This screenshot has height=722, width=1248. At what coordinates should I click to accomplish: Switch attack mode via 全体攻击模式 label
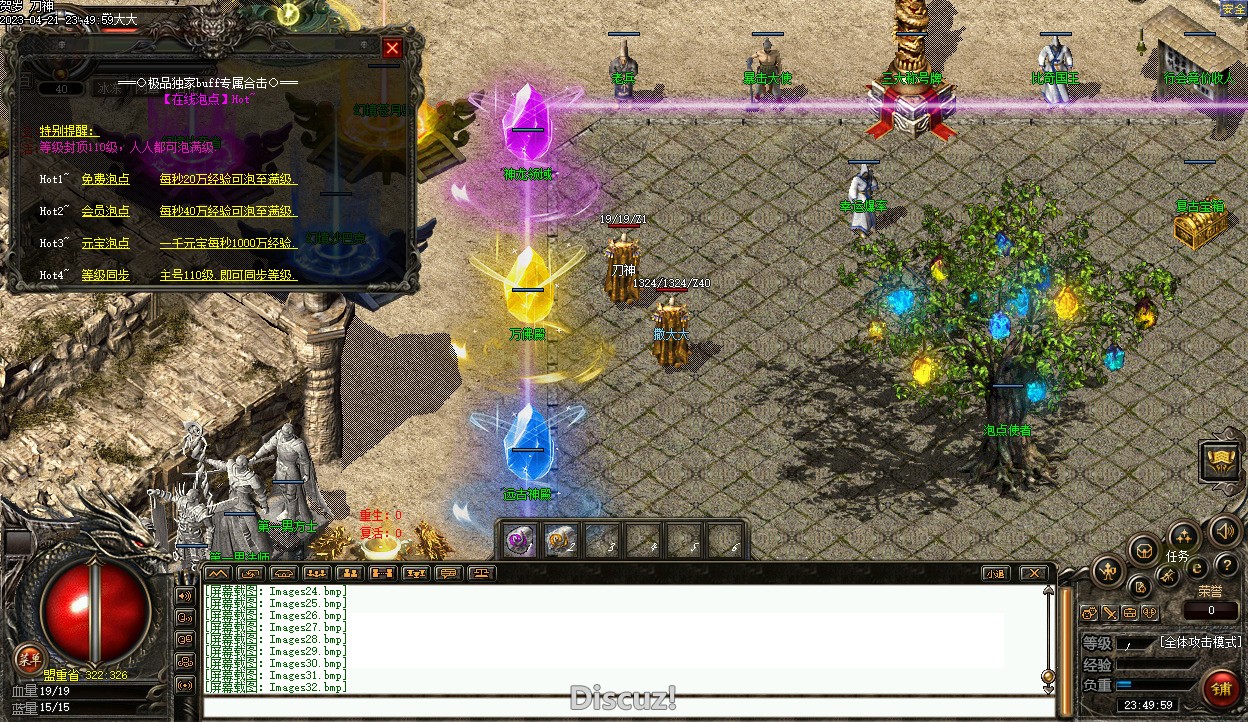[1200, 642]
